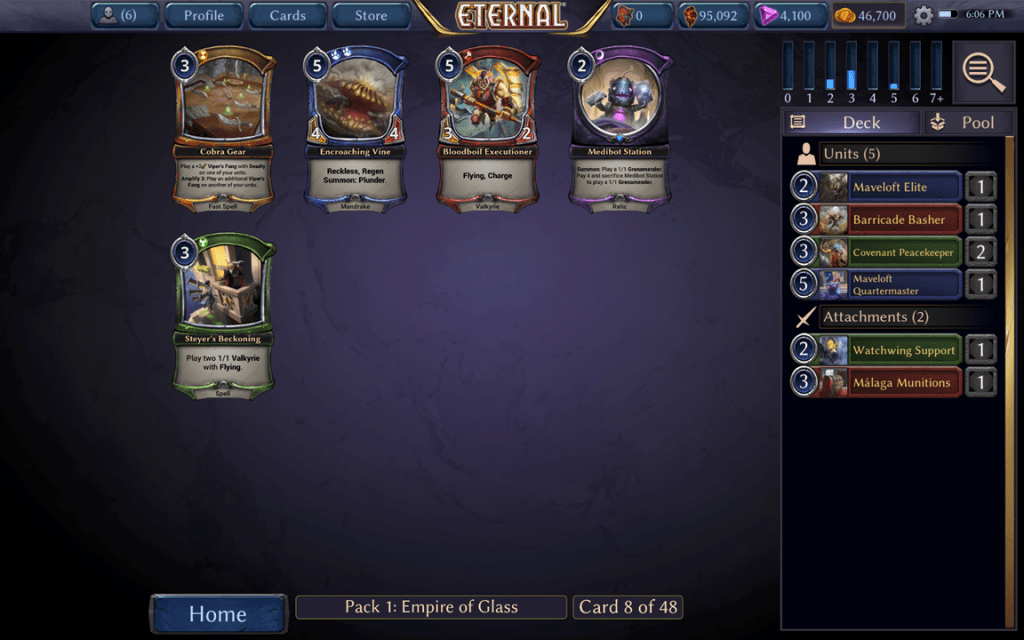
Task: Open settings with the gear icon
Action: coord(923,16)
